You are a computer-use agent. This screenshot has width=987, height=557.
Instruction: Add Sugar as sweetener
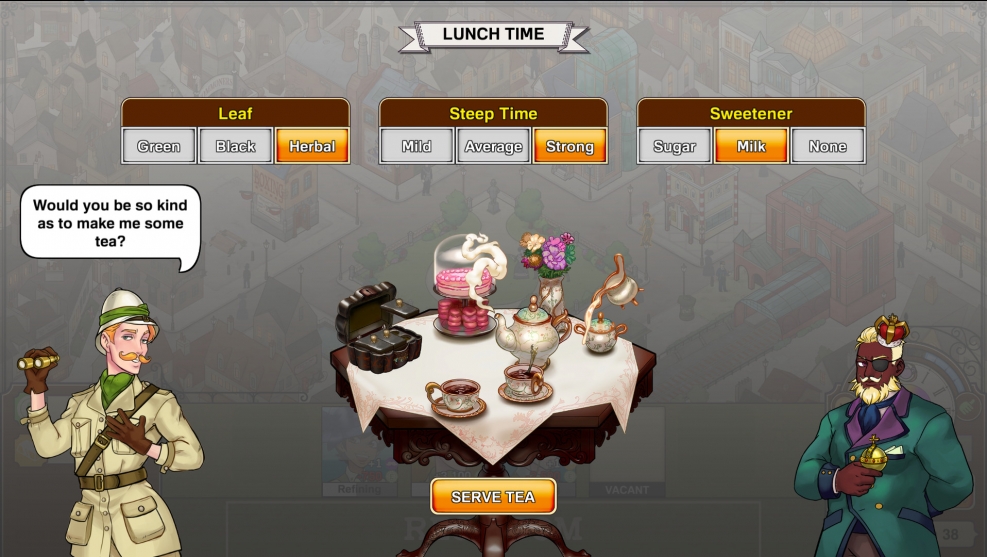click(x=675, y=146)
